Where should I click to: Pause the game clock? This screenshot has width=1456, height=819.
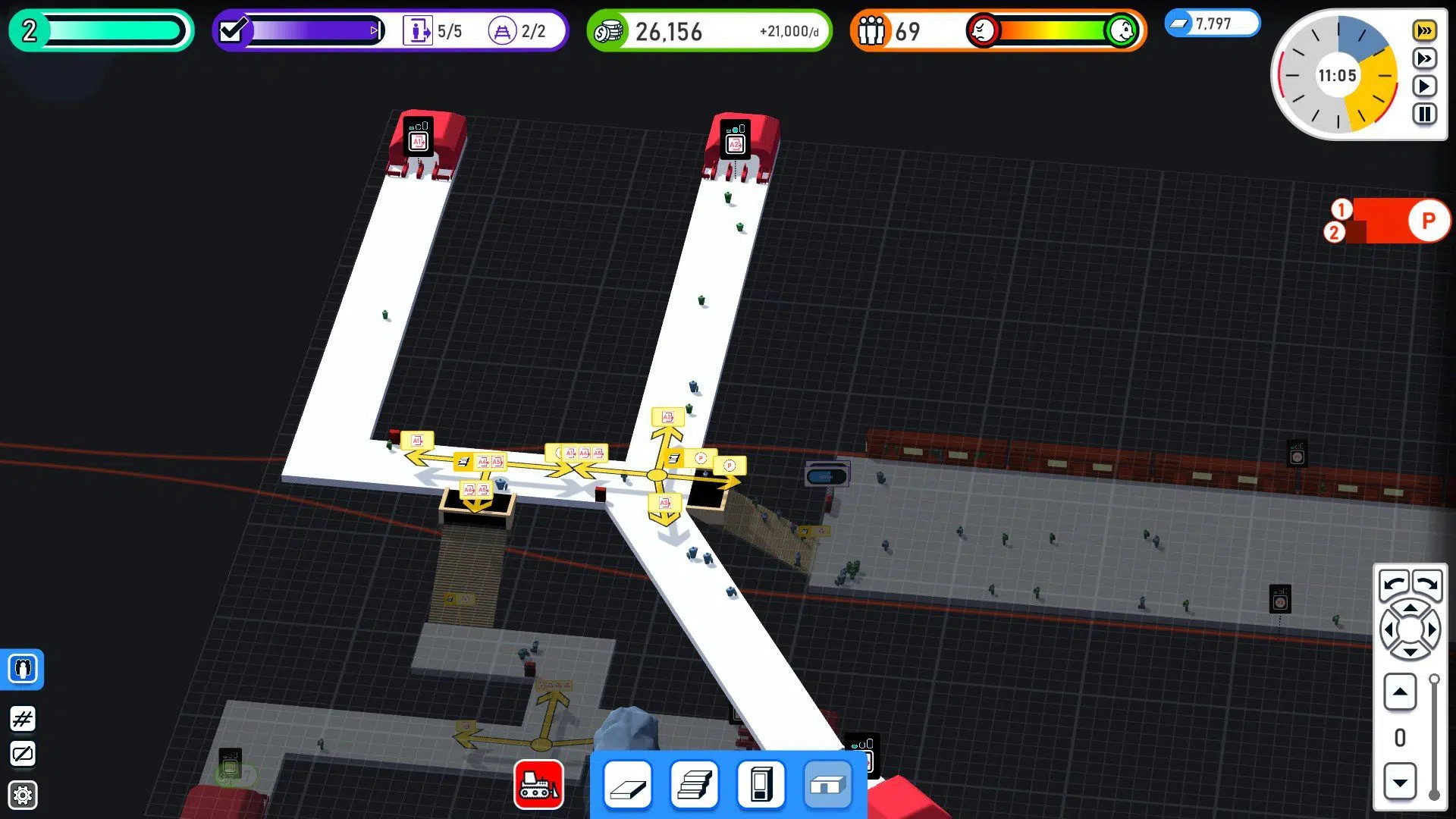click(1424, 115)
